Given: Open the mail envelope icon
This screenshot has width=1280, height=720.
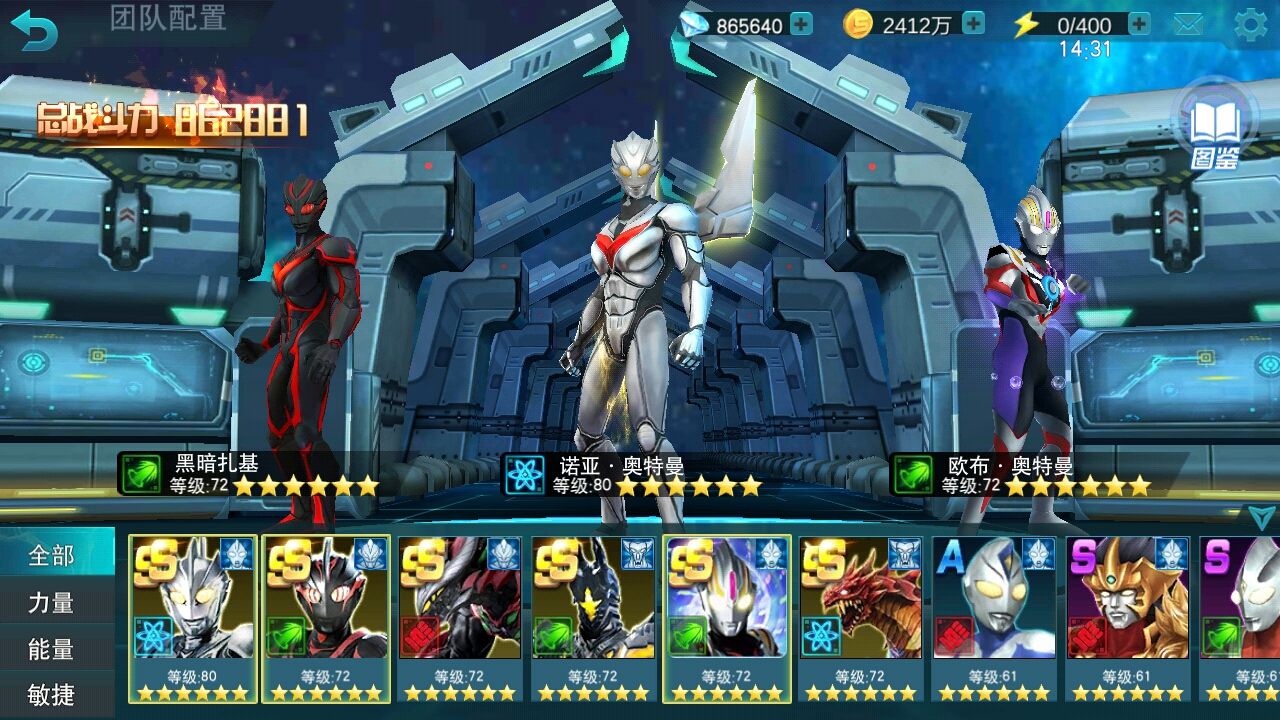Looking at the screenshot, I should 1188,25.
